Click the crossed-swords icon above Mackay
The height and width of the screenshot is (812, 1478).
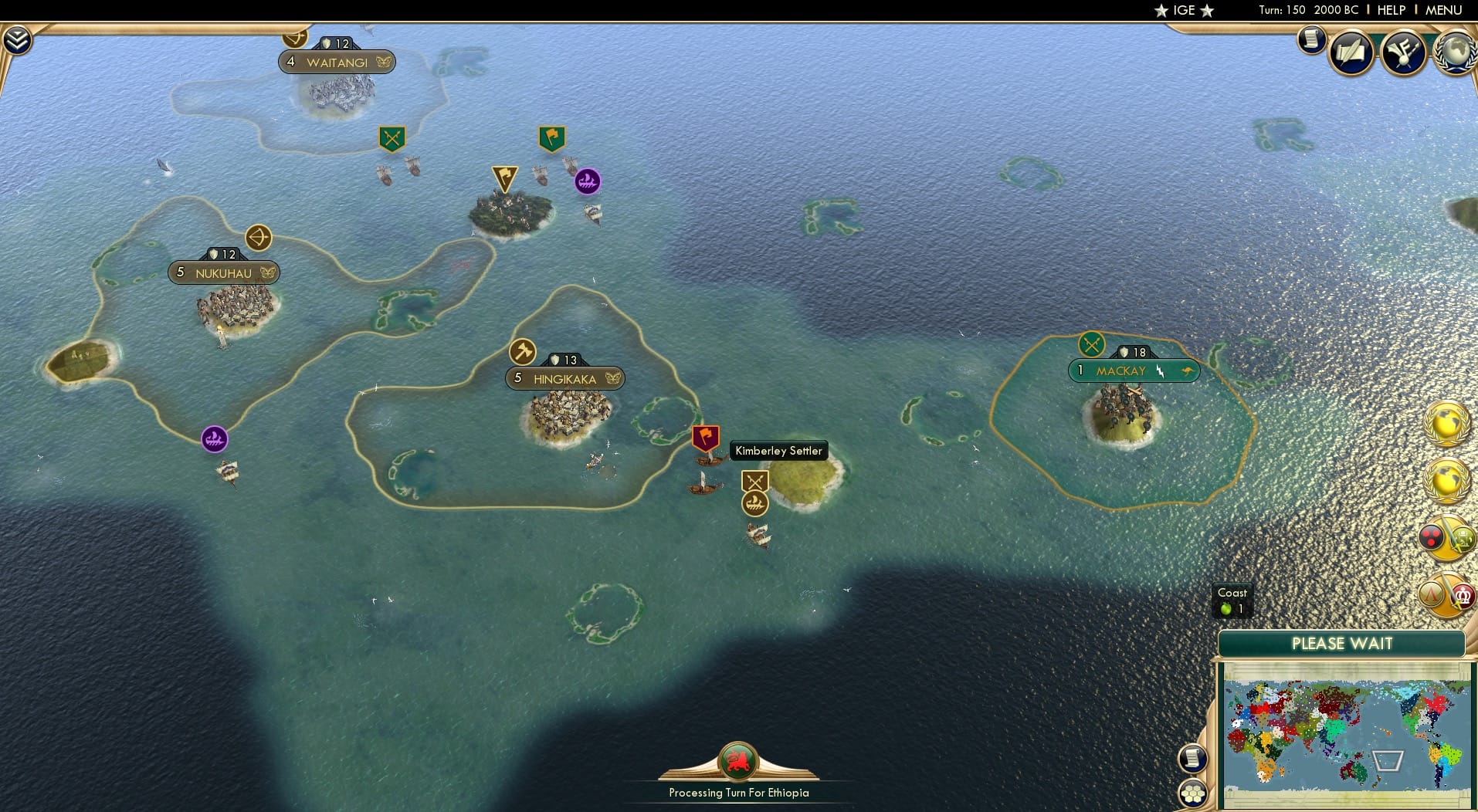tap(1091, 344)
